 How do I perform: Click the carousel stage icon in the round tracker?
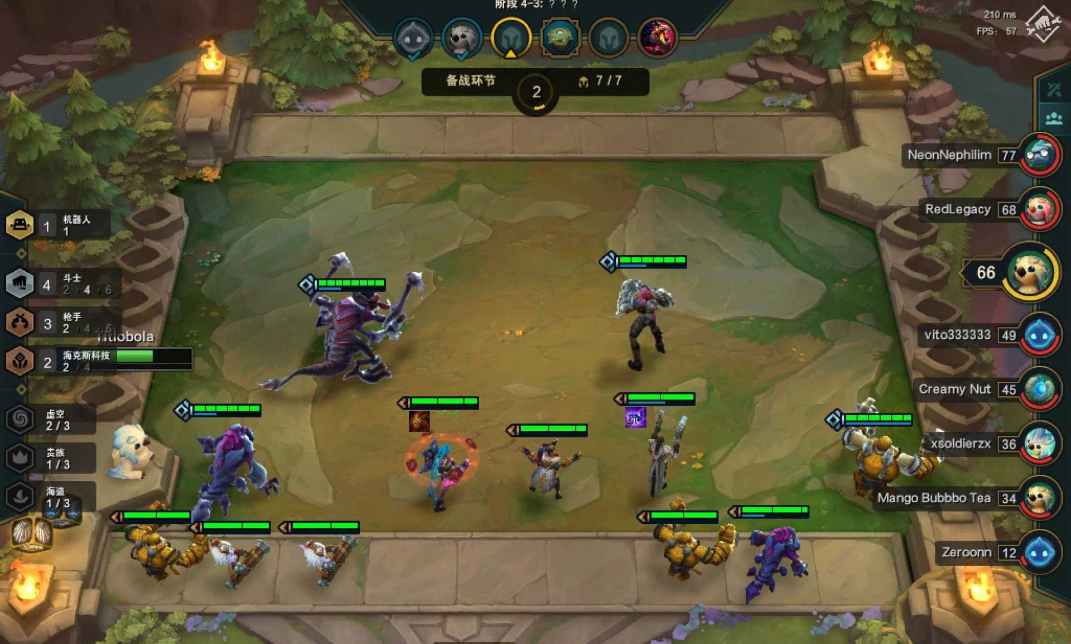tap(560, 38)
